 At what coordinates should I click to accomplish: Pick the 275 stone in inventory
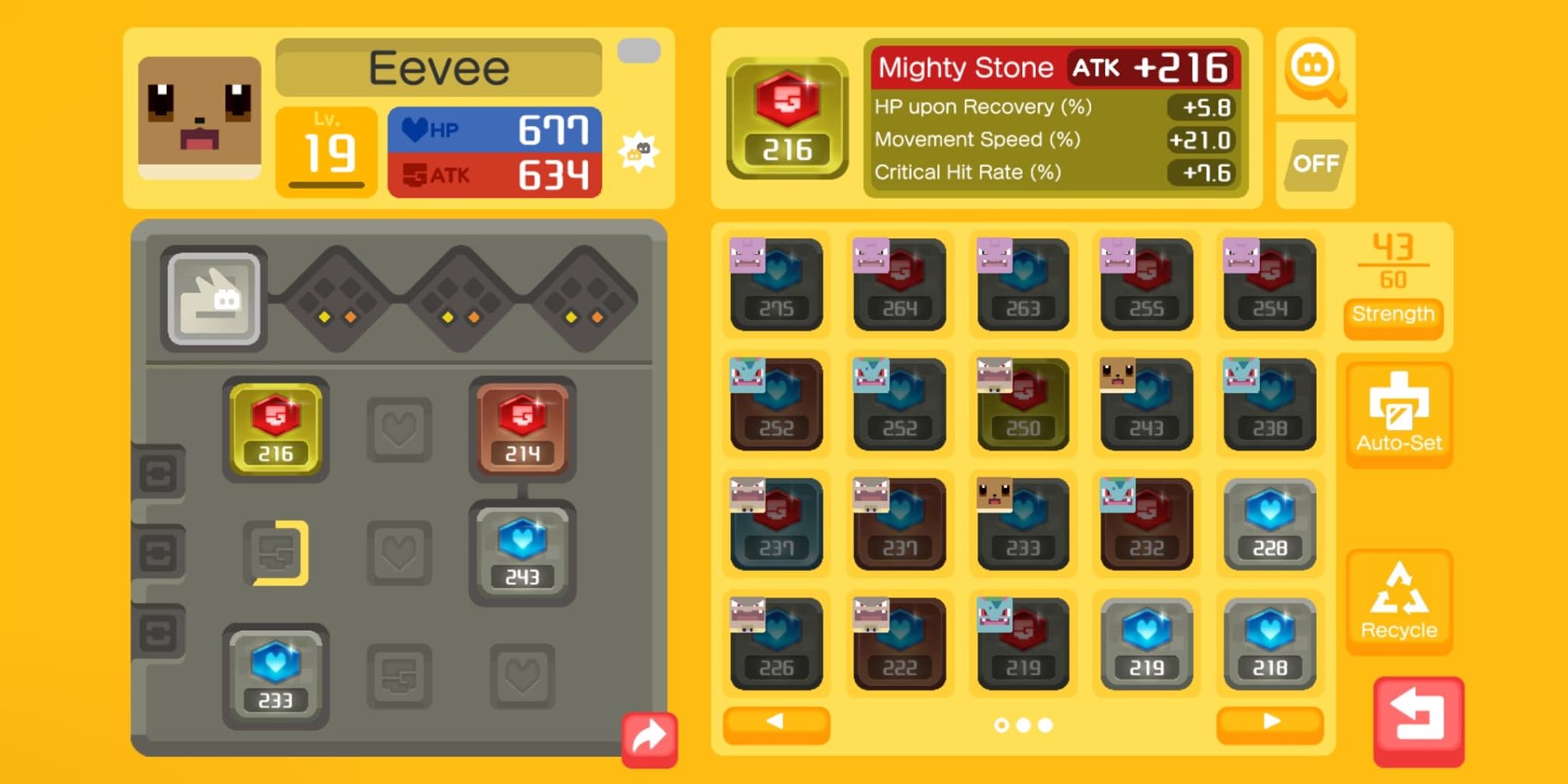coord(776,285)
